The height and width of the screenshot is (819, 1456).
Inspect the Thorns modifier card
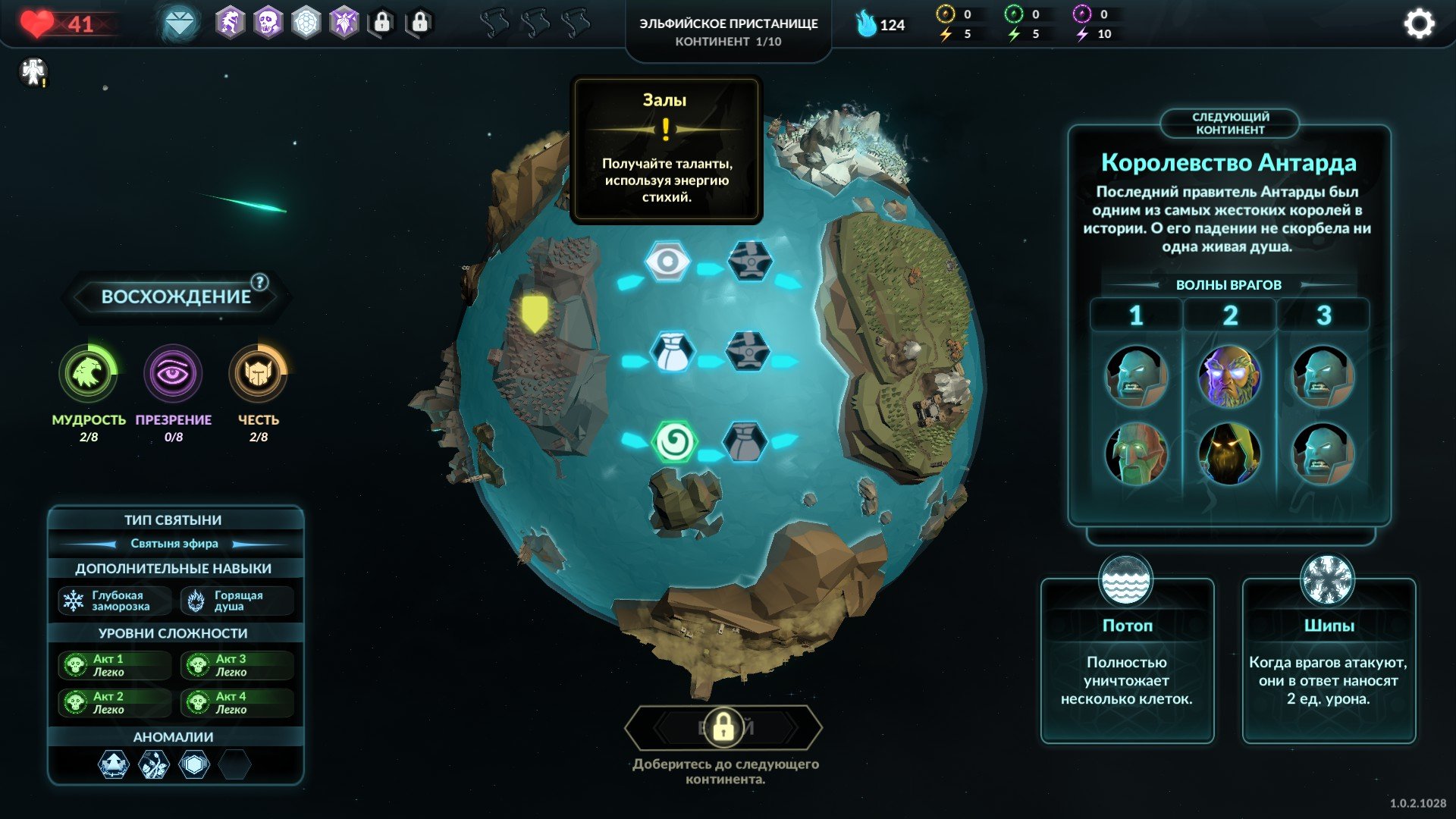point(1328,660)
